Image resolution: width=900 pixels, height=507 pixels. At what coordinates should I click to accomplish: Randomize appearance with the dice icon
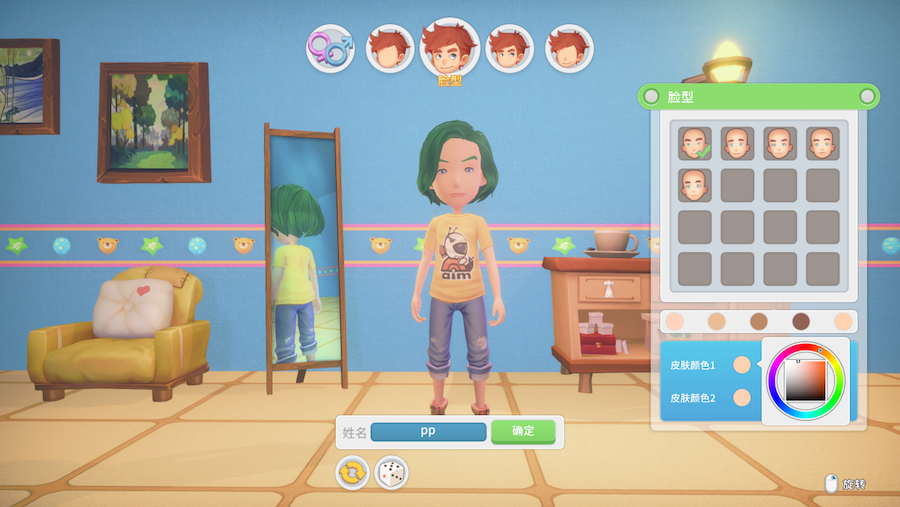[391, 472]
